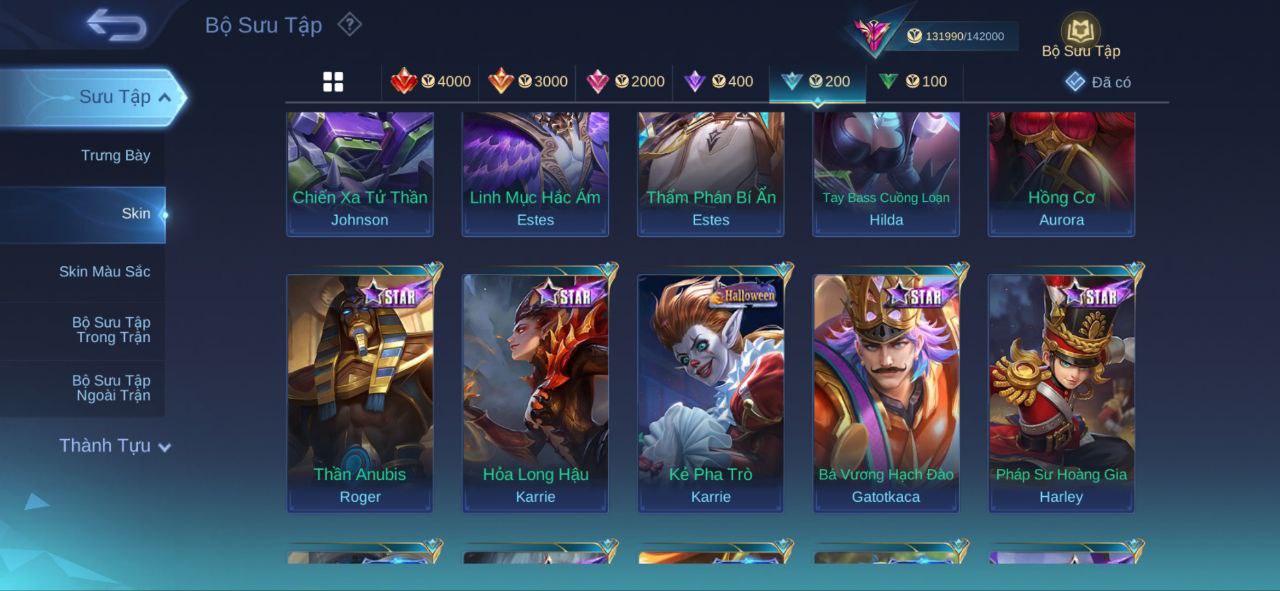Collapse the Sưu Tập sidebar section
Image resolution: width=1280 pixels, height=591 pixels.
click(164, 97)
